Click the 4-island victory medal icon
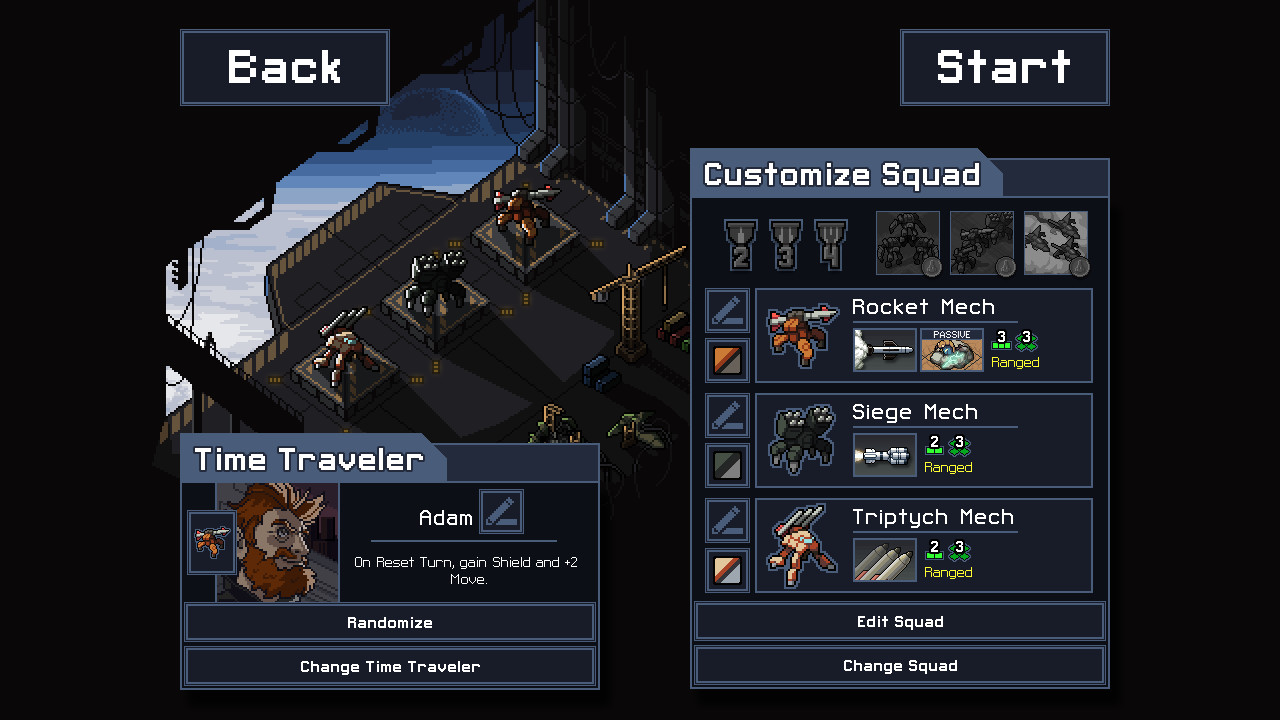Viewport: 1280px width, 720px height. coord(829,243)
